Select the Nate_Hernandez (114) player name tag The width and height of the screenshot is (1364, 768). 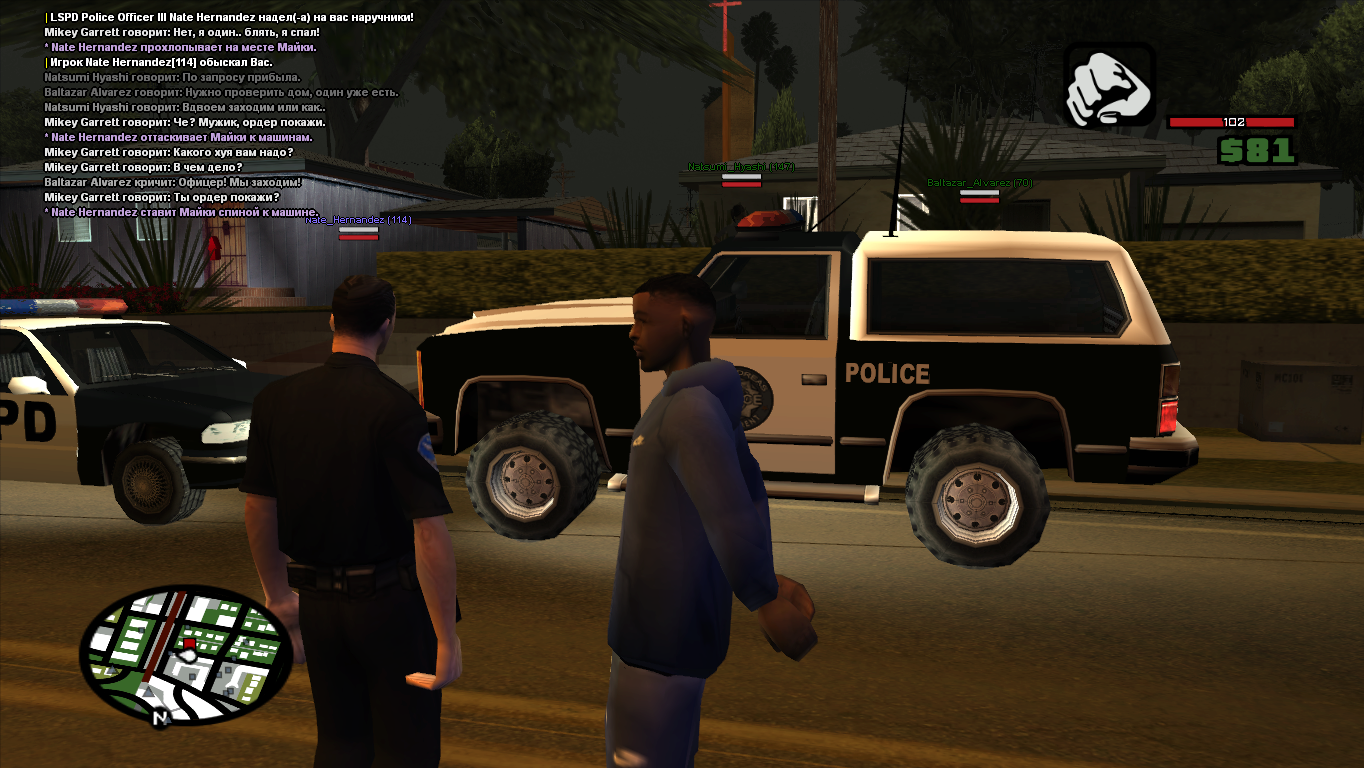pos(358,220)
